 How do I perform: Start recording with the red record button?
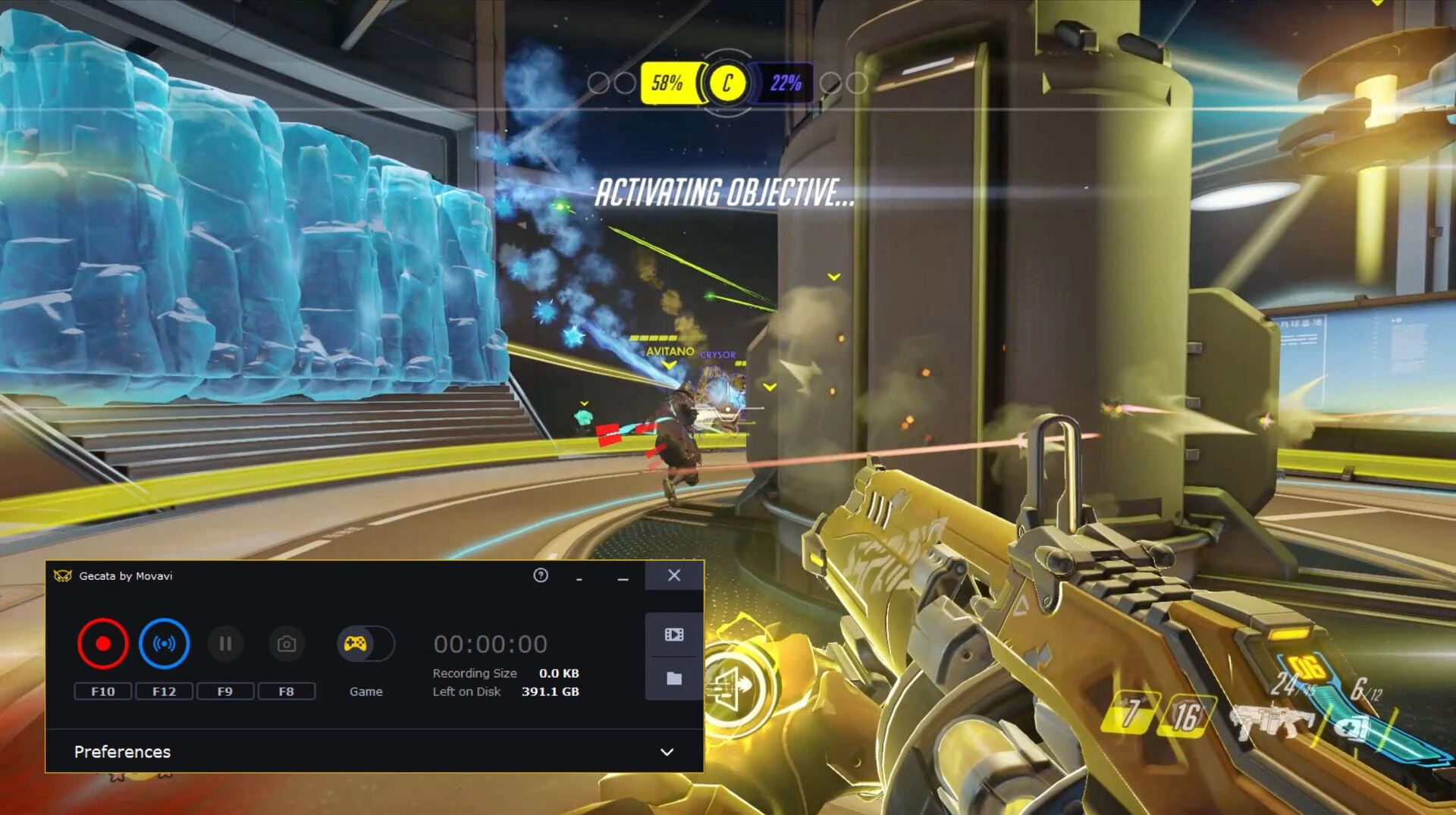point(103,644)
